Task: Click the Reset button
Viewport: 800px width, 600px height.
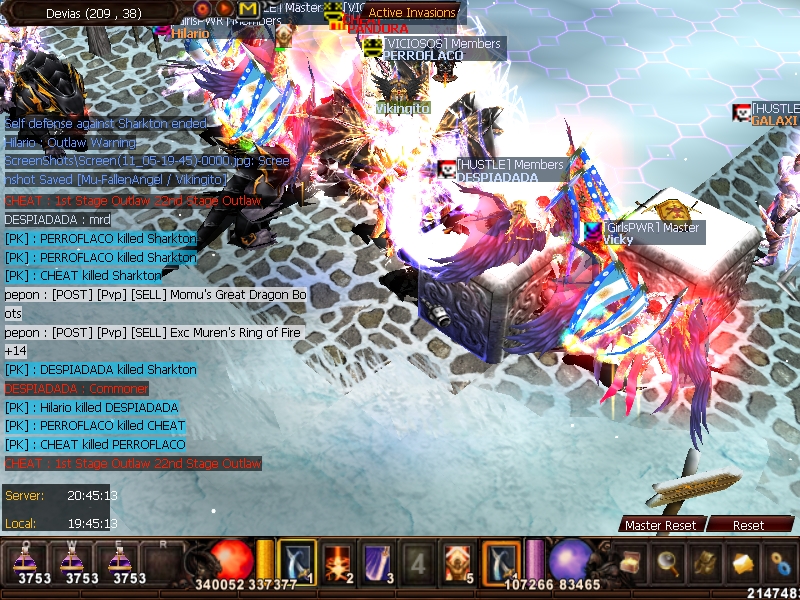Action: click(x=748, y=525)
